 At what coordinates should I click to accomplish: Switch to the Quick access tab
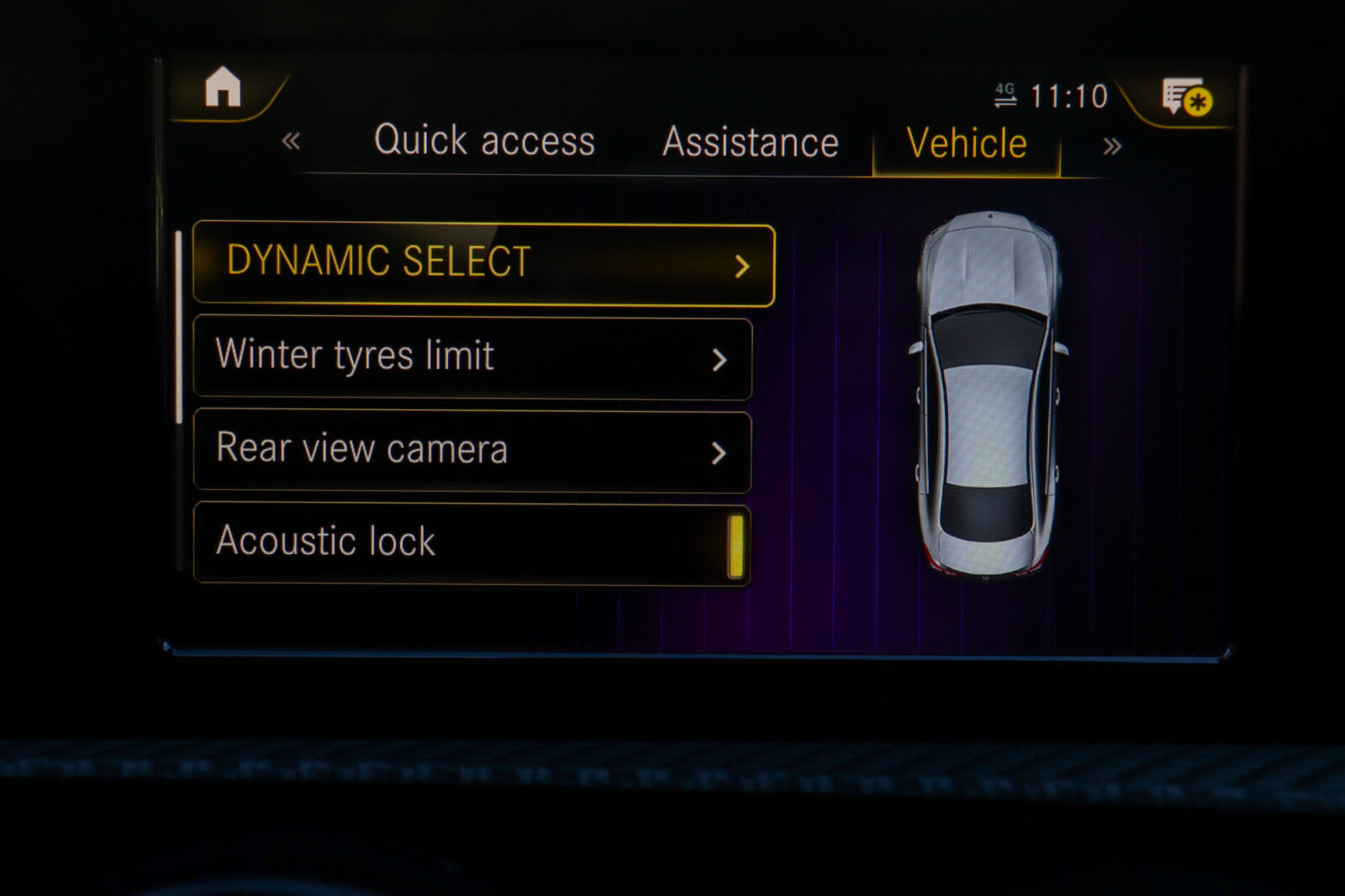pos(484,140)
